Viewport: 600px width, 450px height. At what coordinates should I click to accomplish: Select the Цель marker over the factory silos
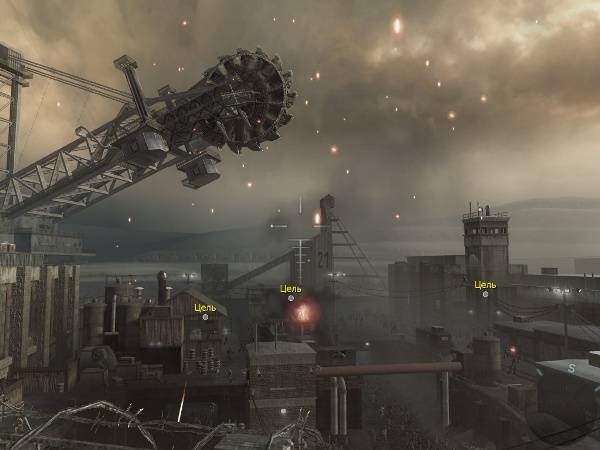pos(205,316)
